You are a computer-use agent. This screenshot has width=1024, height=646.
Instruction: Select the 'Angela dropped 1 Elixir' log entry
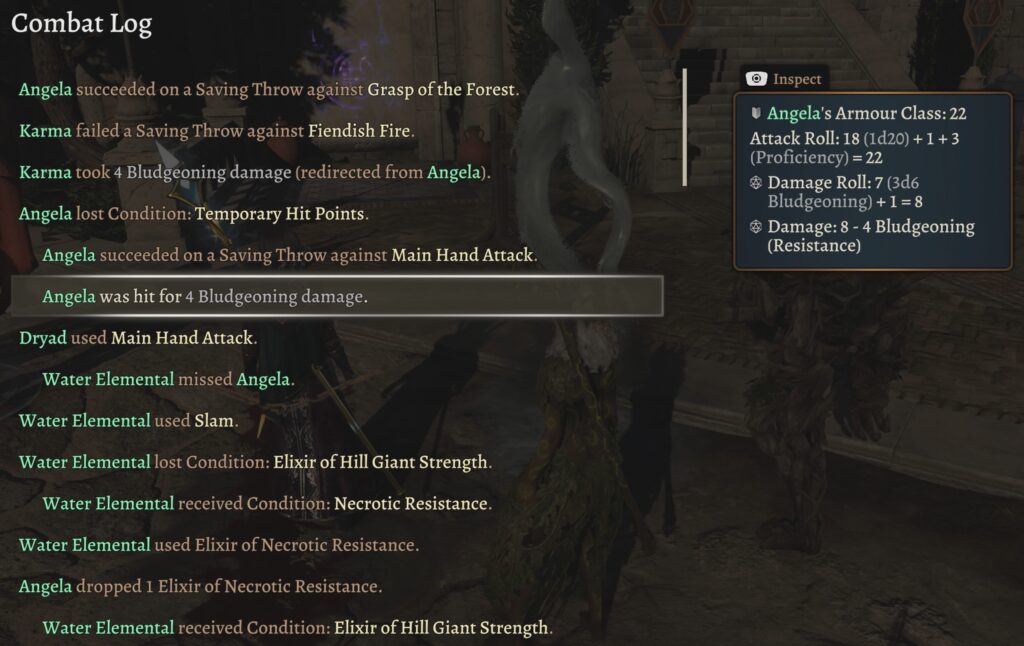tap(200, 586)
